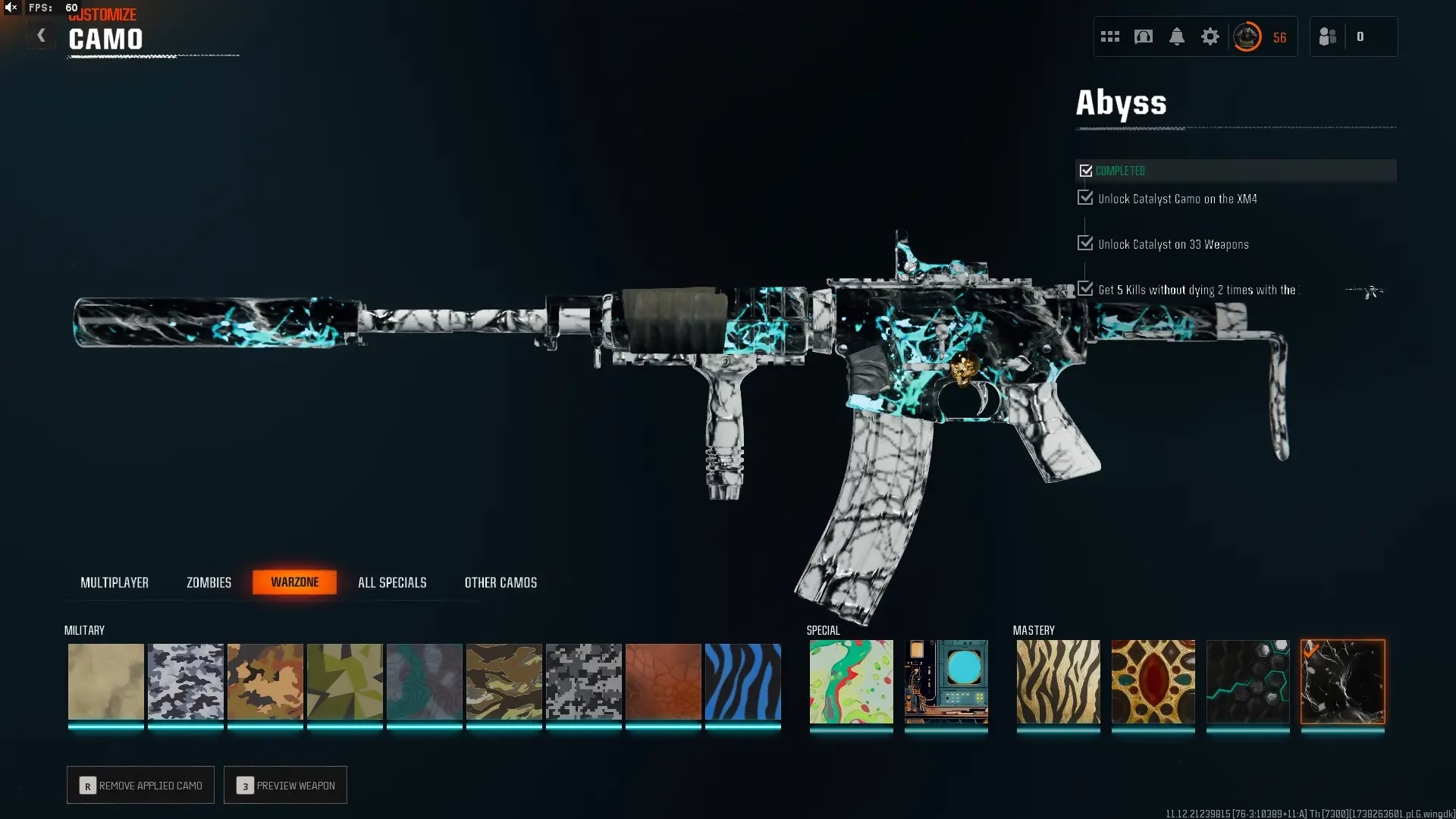
Task: Open the grid menu icon
Action: coord(1109,36)
